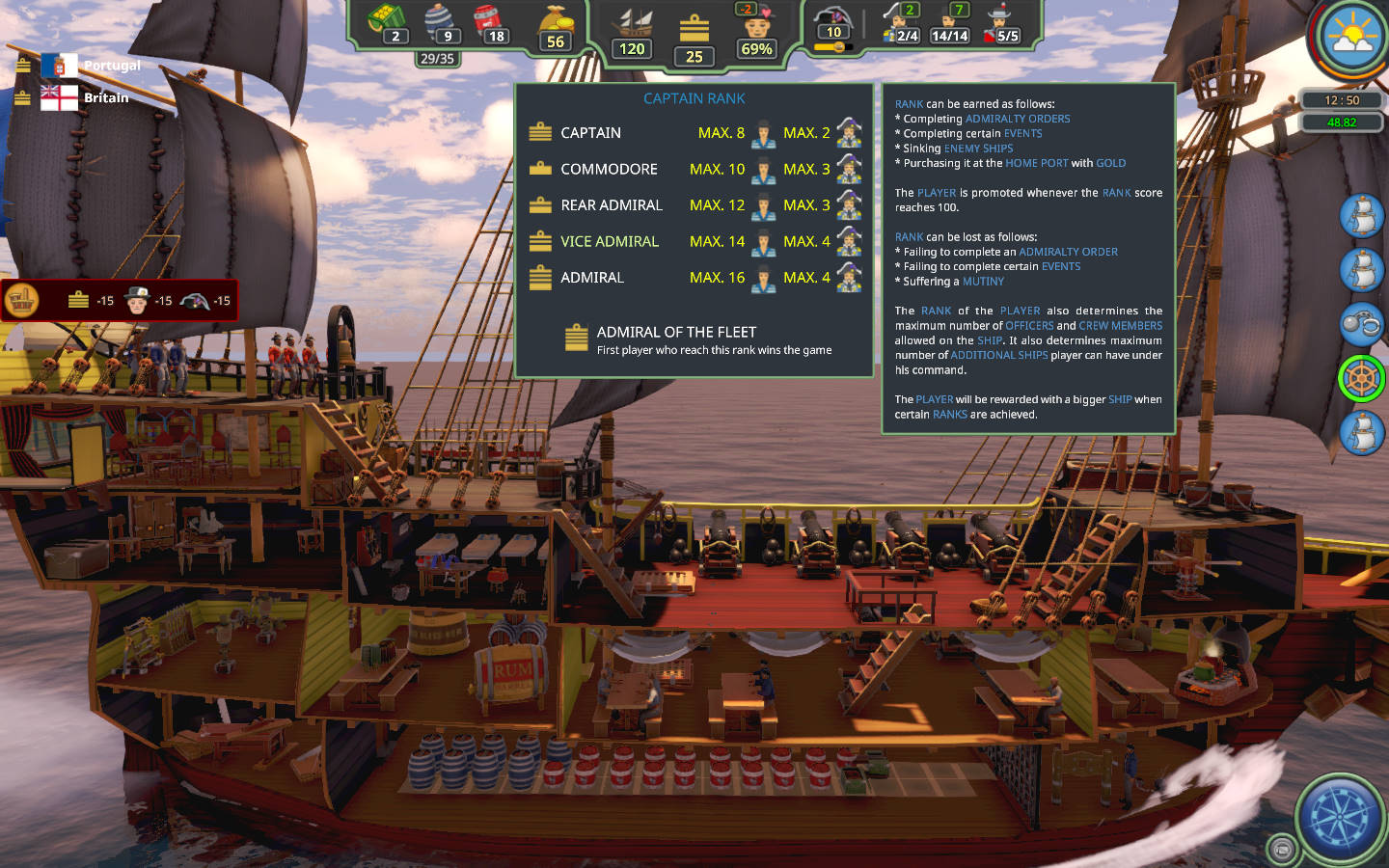The height and width of the screenshot is (868, 1389).
Task: Select the Admiral of the Fleet entry
Action: click(x=675, y=333)
